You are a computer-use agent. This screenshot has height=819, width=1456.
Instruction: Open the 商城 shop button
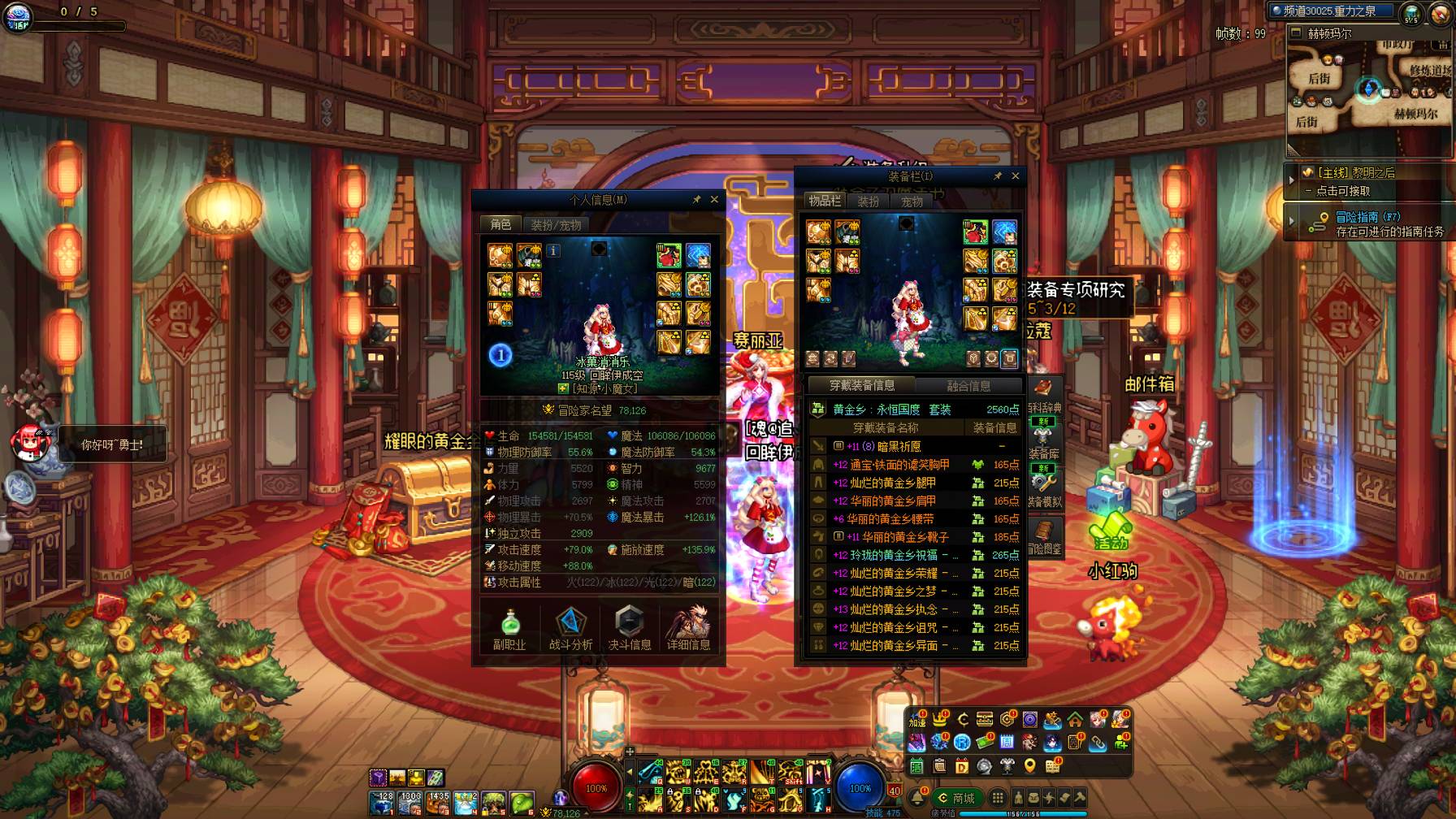956,798
